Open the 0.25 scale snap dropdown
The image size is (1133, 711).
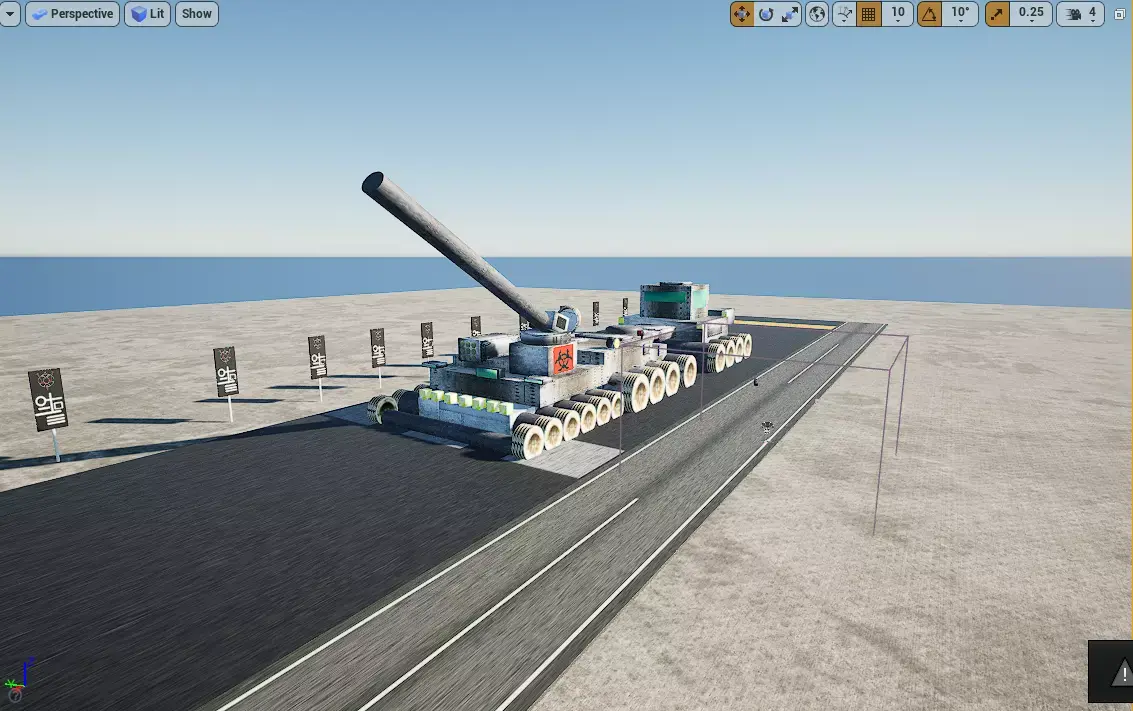coord(1030,14)
